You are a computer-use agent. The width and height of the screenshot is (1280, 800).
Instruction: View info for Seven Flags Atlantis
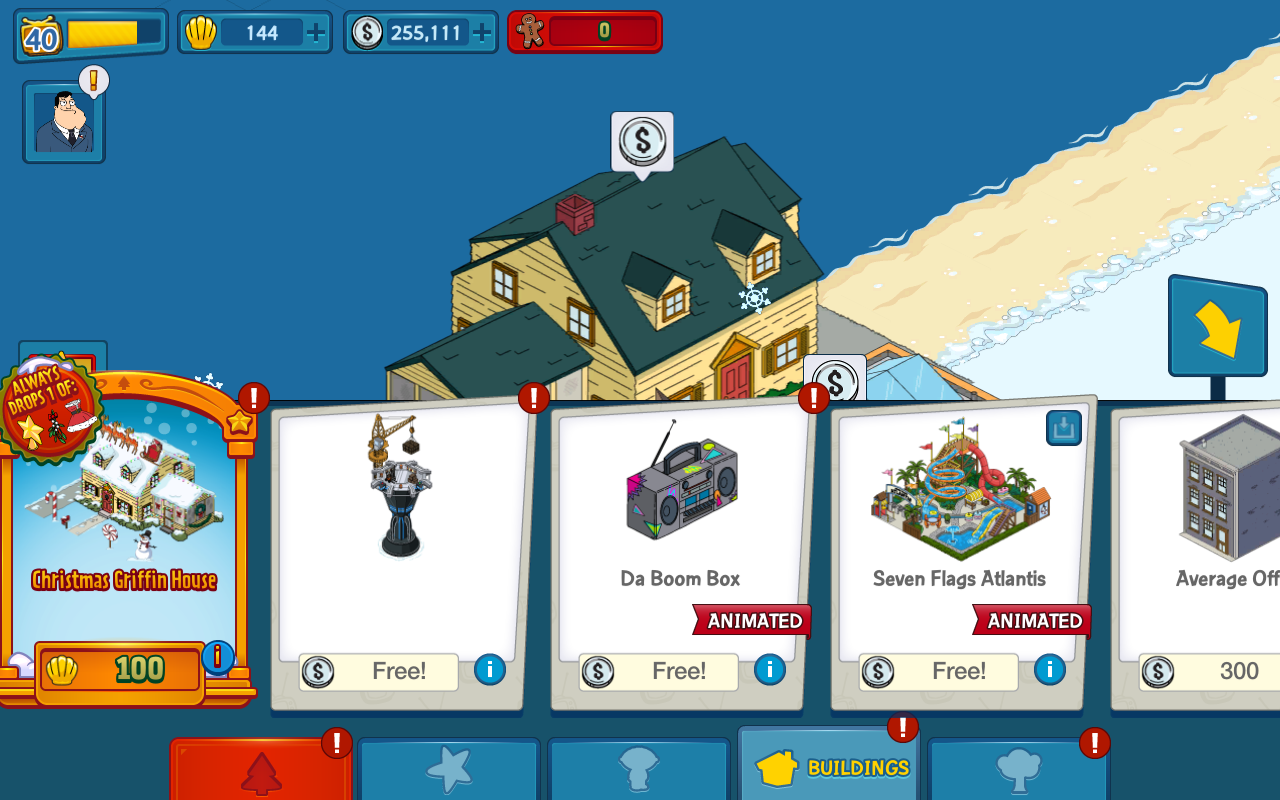[1049, 669]
